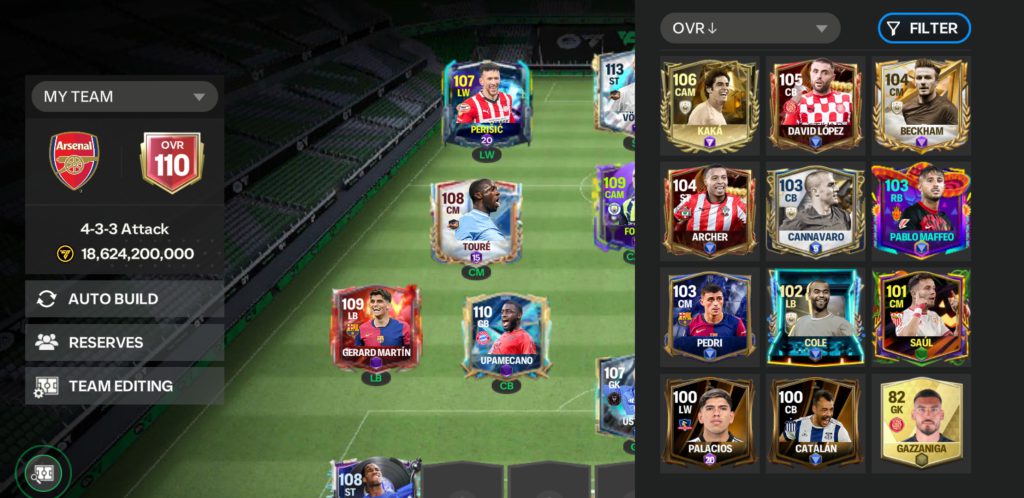Select Perišić in the LW position
The image size is (1024, 498).
pyautogui.click(x=485, y=103)
